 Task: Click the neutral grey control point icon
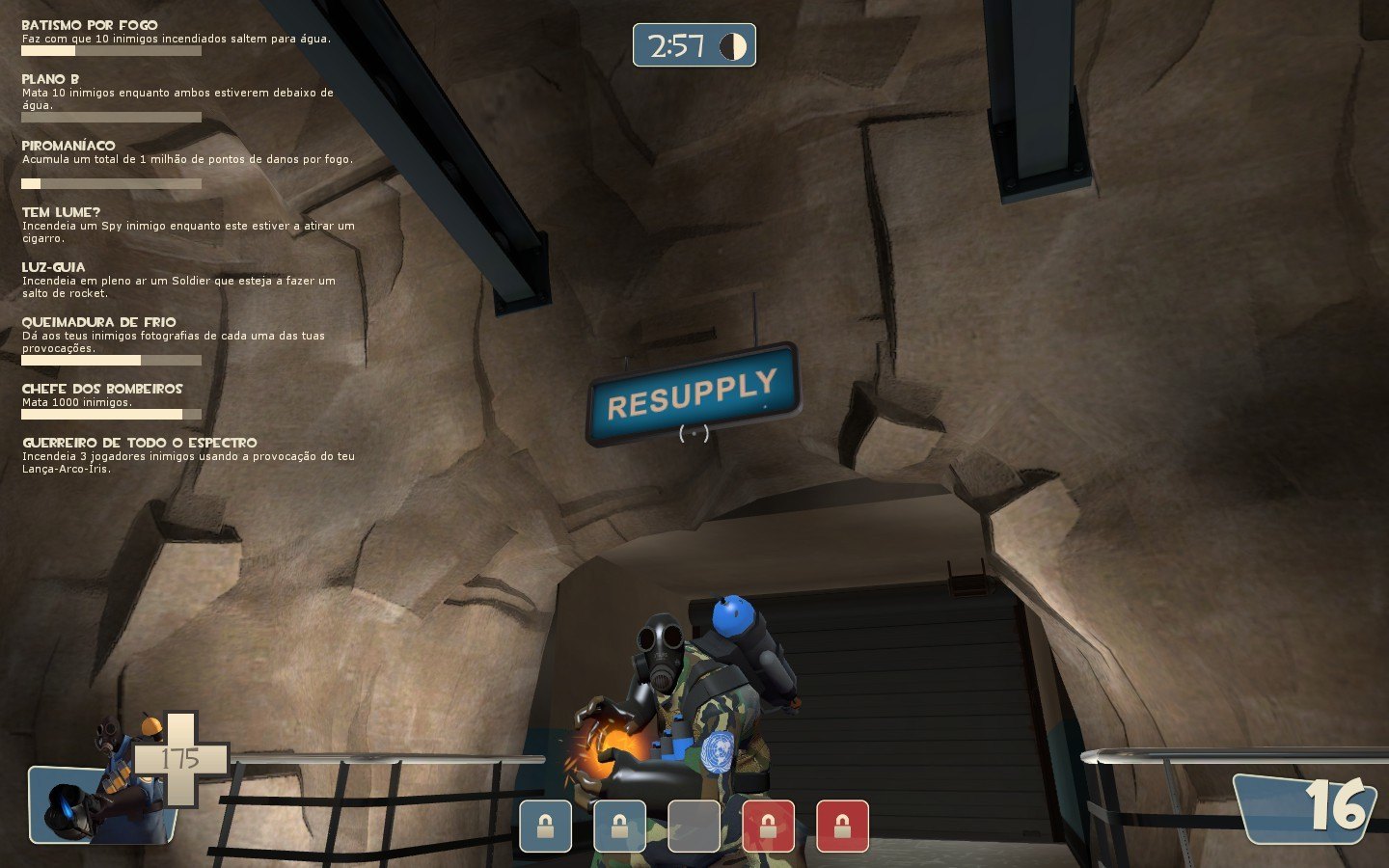[x=694, y=826]
